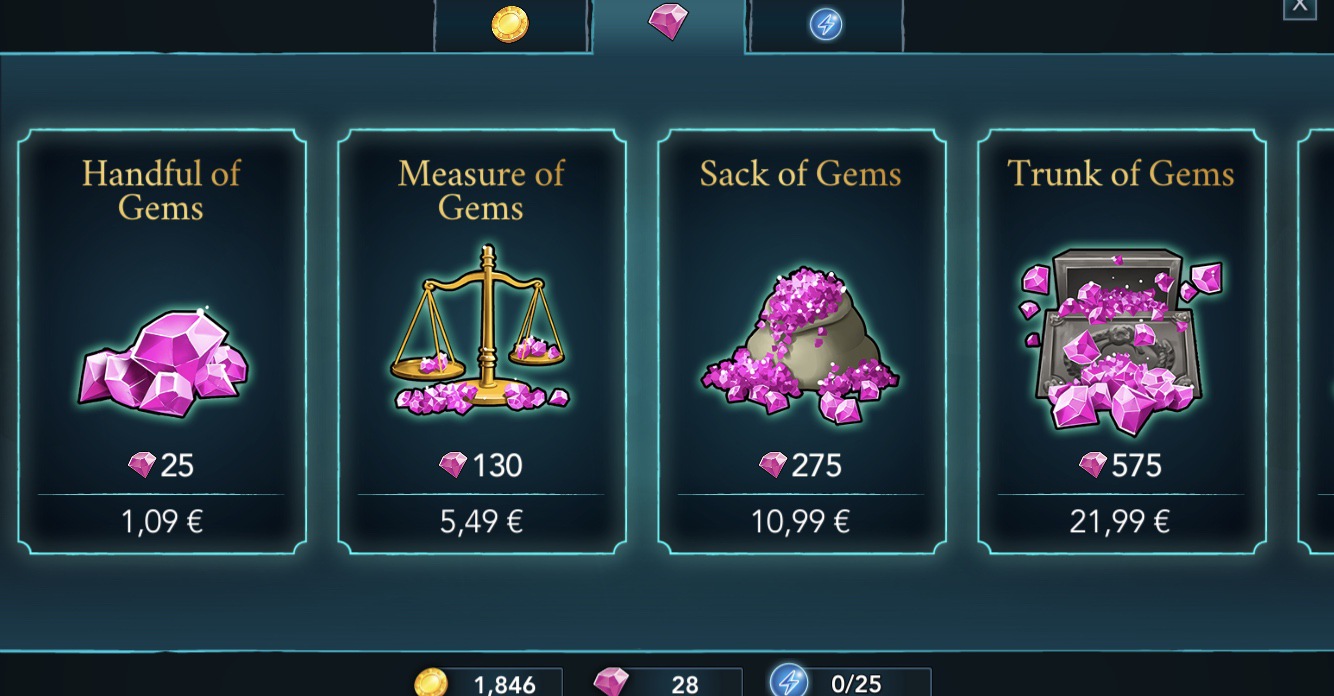Image resolution: width=1334 pixels, height=696 pixels.
Task: Purchase the Measure of Gems pack
Action: (482, 341)
